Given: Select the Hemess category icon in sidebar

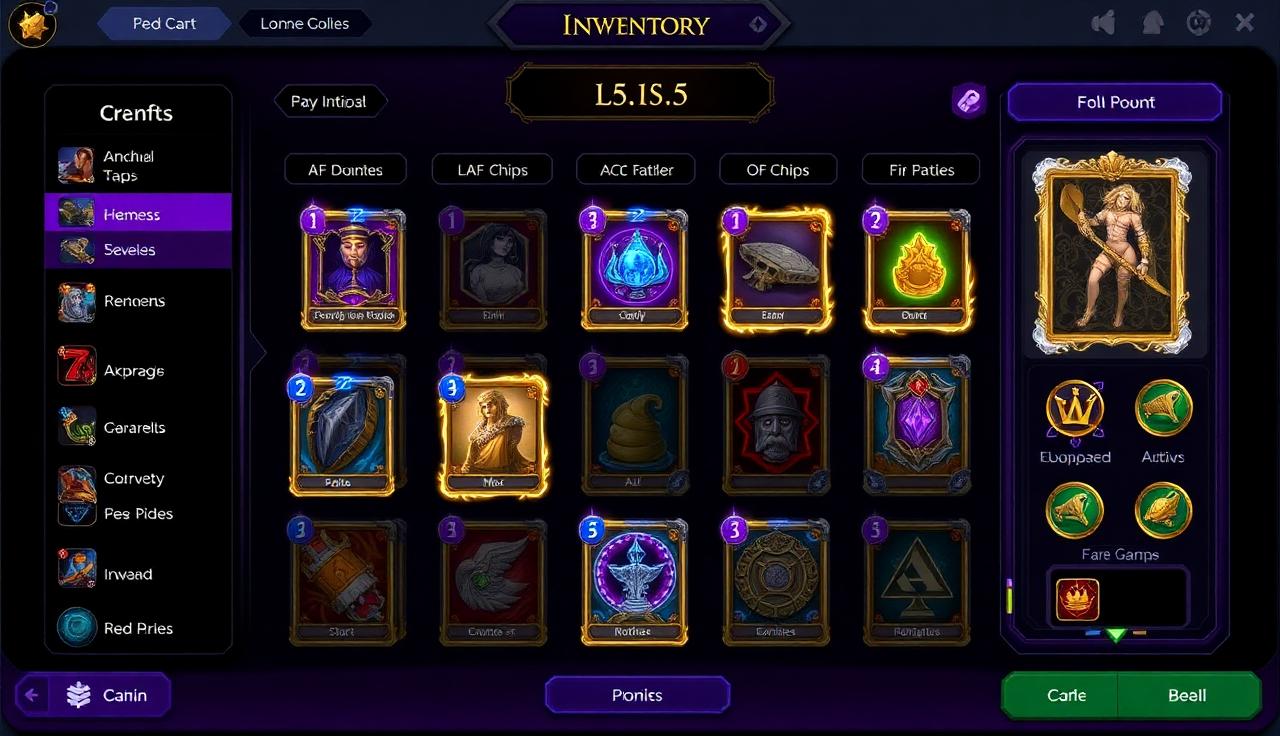Looking at the screenshot, I should click(x=77, y=213).
